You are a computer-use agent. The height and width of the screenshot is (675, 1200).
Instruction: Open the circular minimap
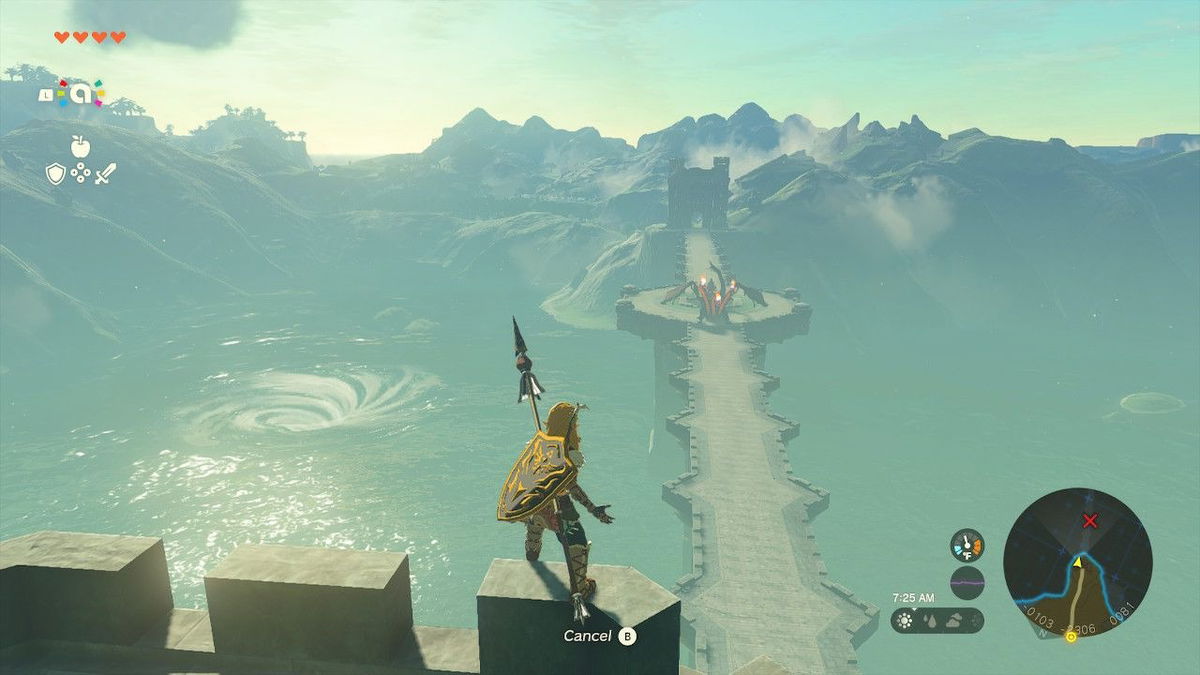[x=1077, y=562]
